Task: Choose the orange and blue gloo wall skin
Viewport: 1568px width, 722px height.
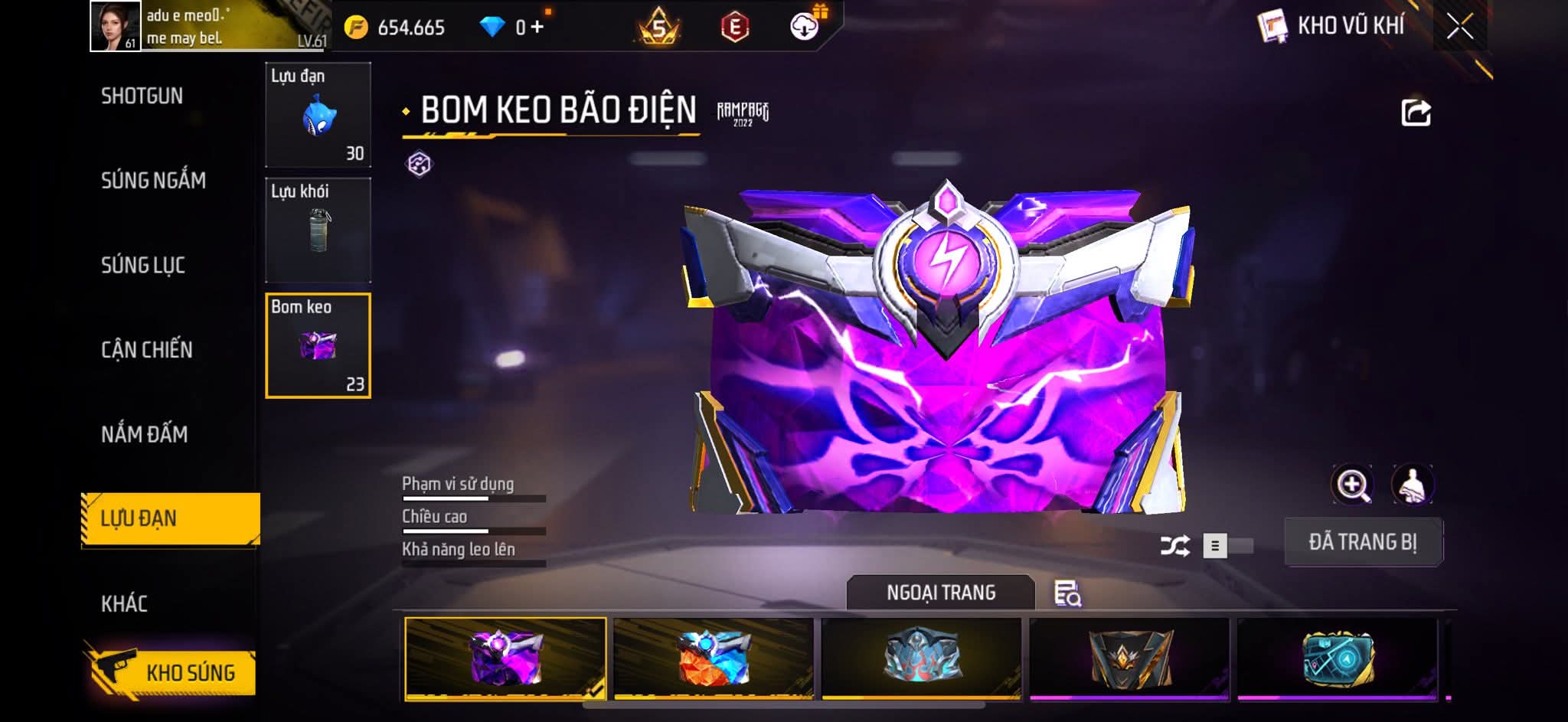Action: click(713, 658)
